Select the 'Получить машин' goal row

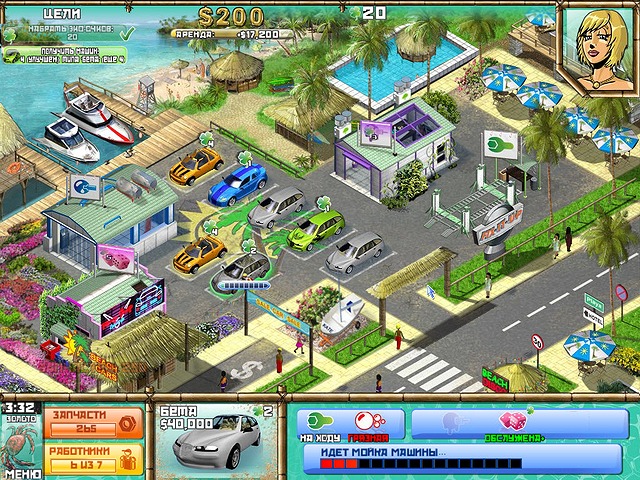pyautogui.click(x=75, y=55)
